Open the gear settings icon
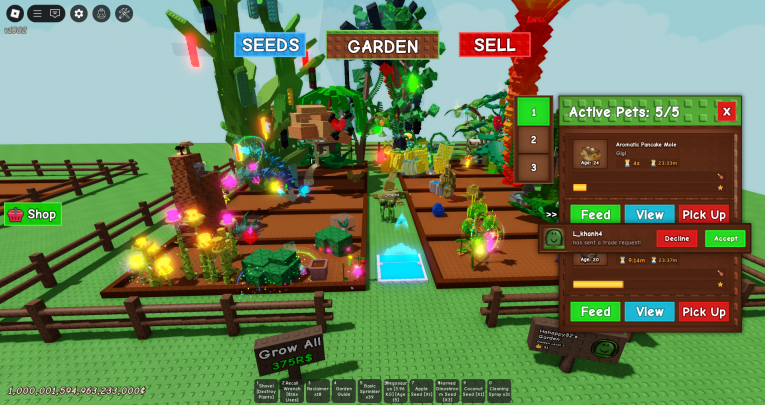 79,13
